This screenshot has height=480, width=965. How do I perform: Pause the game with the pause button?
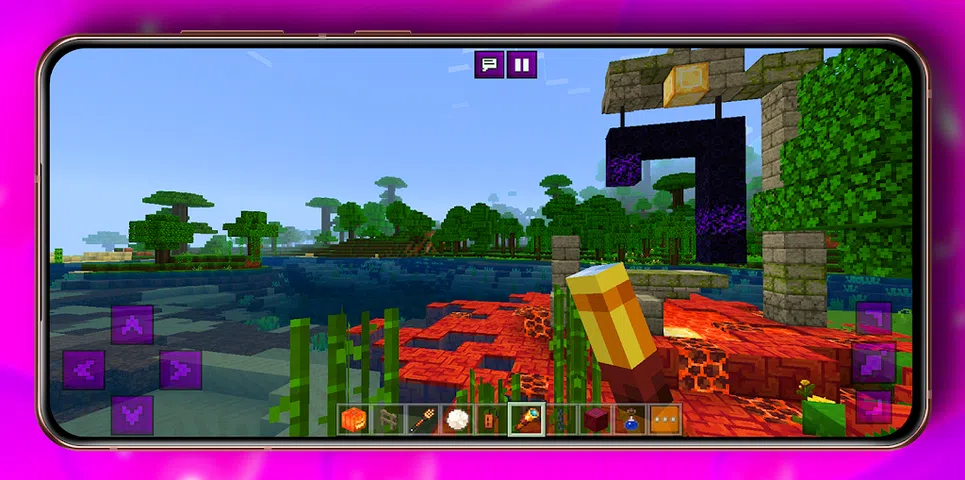click(x=521, y=65)
